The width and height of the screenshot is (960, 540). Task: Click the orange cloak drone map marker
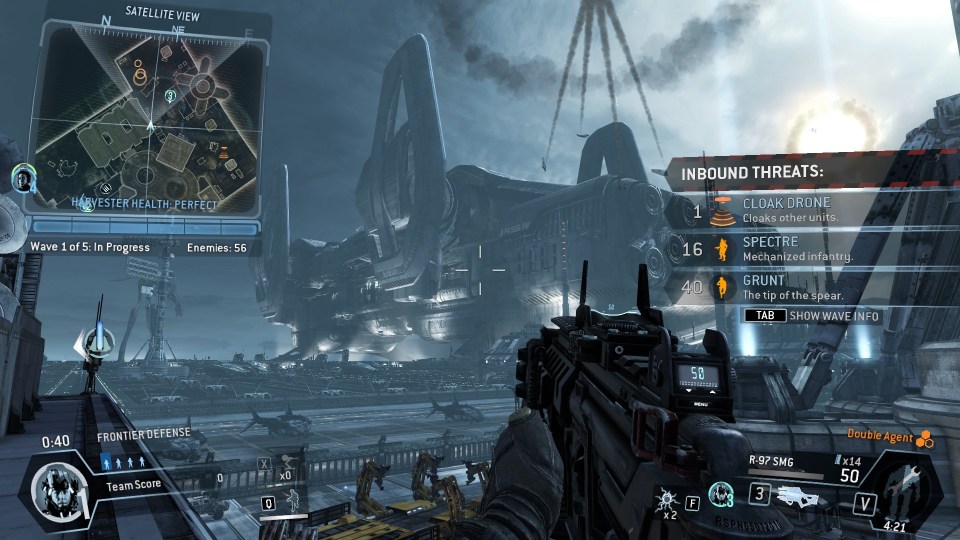point(223,153)
